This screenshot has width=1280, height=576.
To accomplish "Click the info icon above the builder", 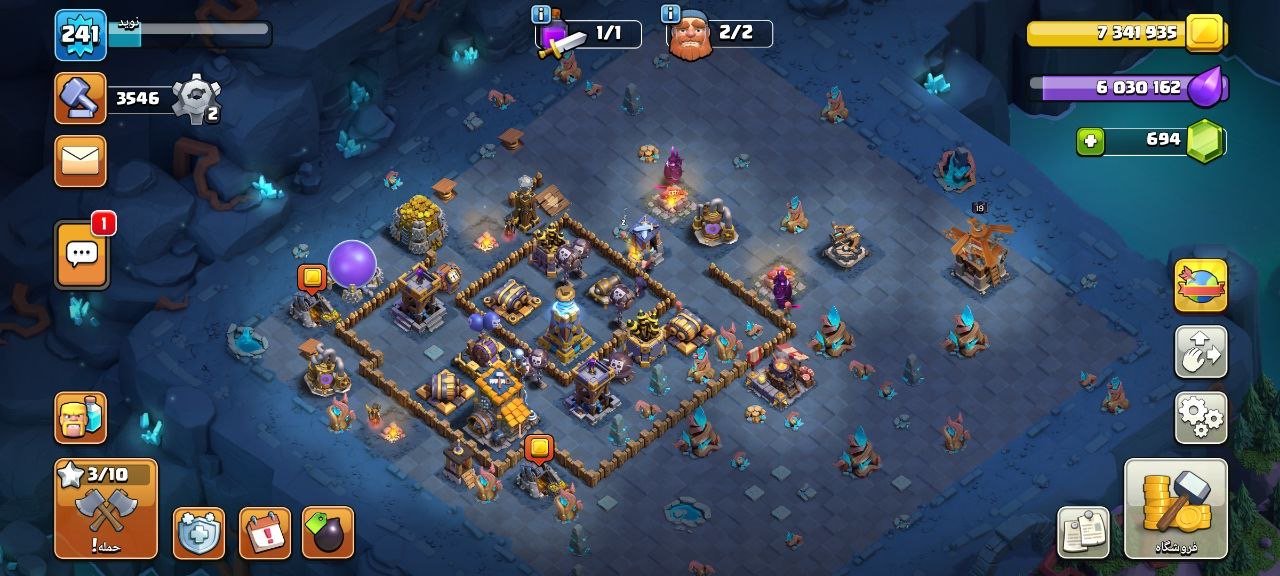I will pos(671,14).
